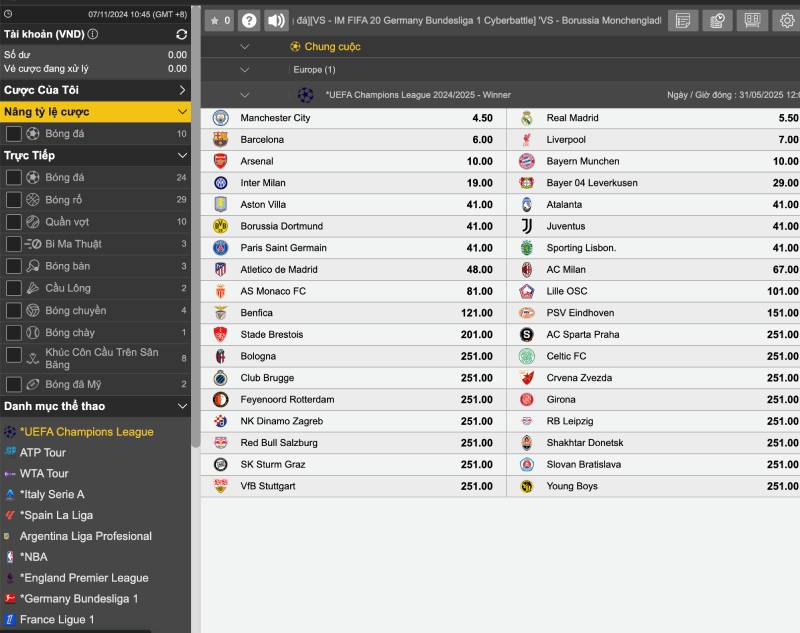
Task: Tick the live Bóng rổ checkbox
Action: pyautogui.click(x=14, y=200)
